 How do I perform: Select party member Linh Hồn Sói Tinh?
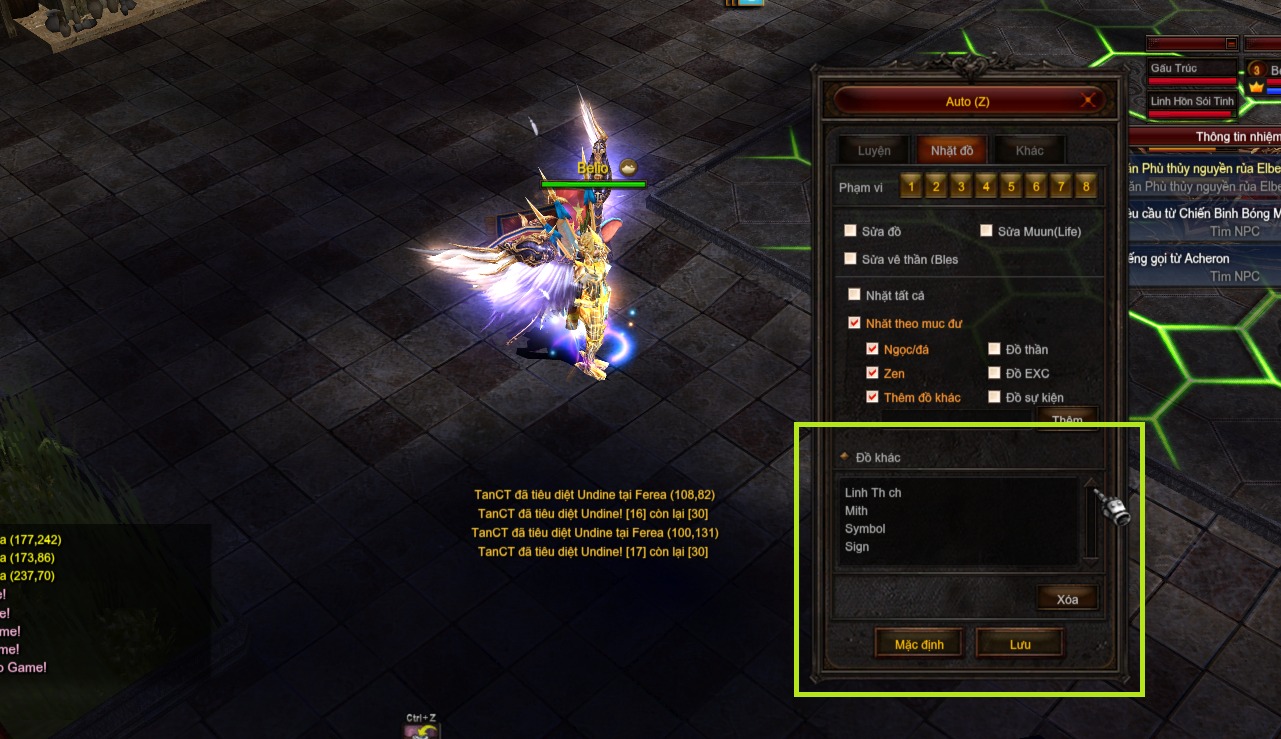pyautogui.click(x=1192, y=102)
